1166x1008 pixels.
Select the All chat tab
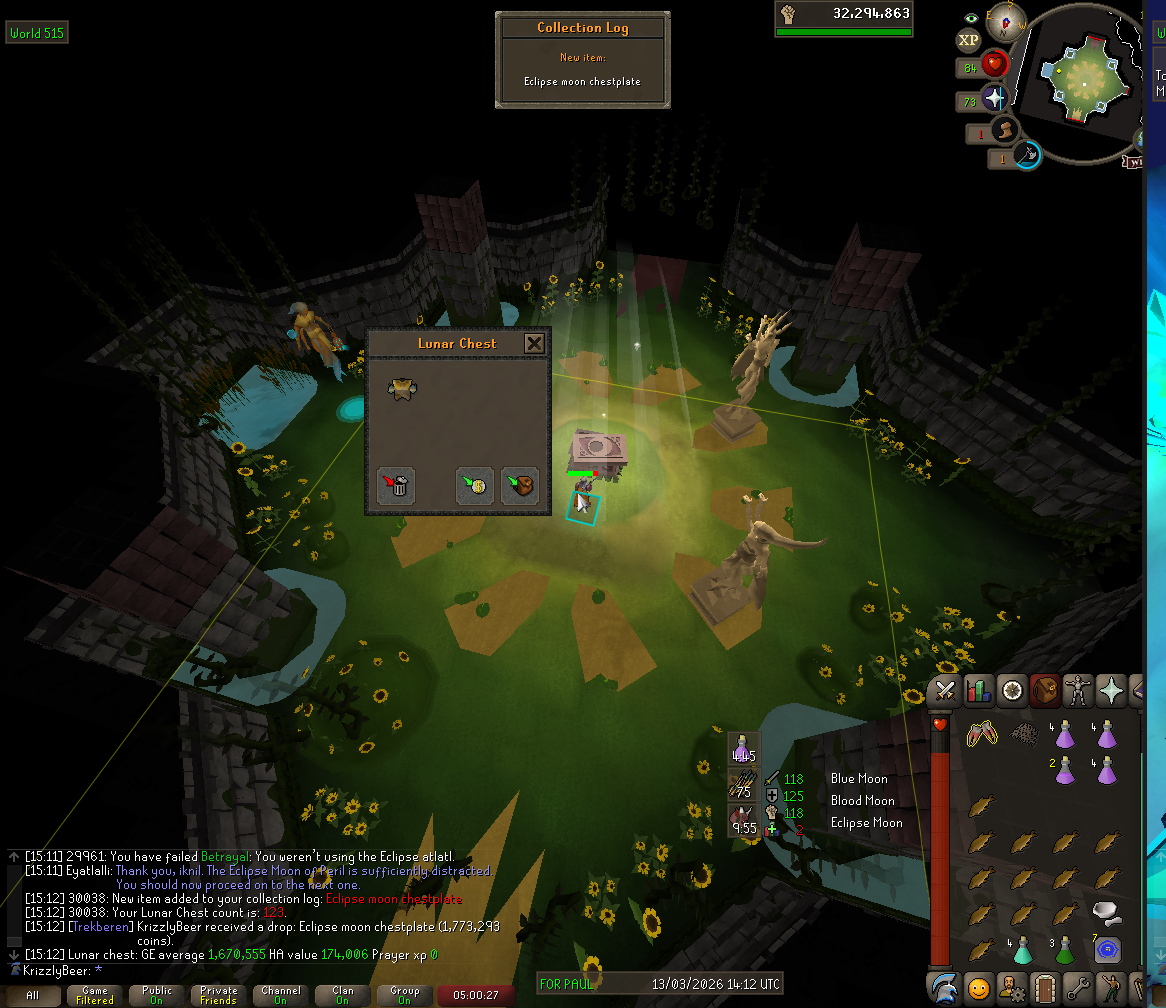pyautogui.click(x=33, y=996)
